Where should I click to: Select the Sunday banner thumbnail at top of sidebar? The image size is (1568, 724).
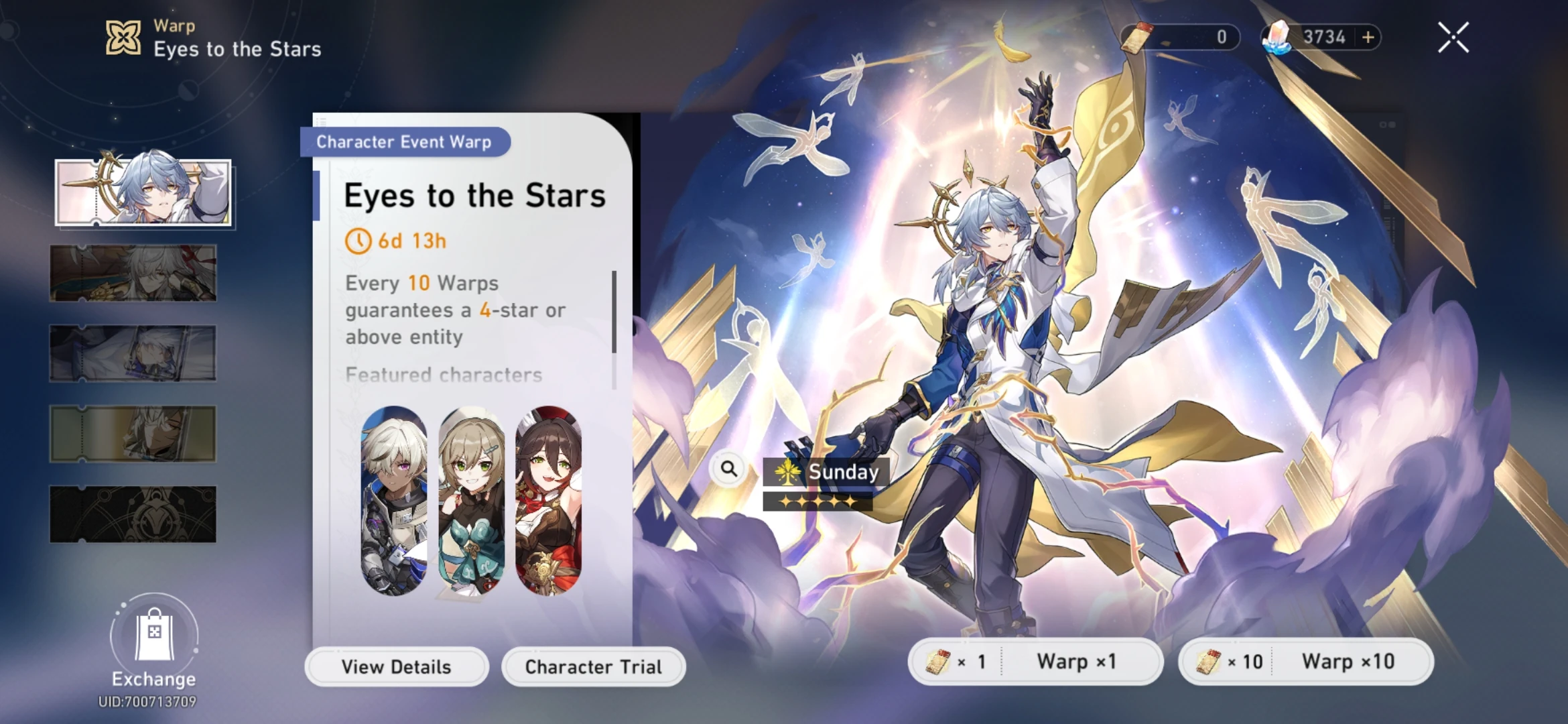coord(143,192)
